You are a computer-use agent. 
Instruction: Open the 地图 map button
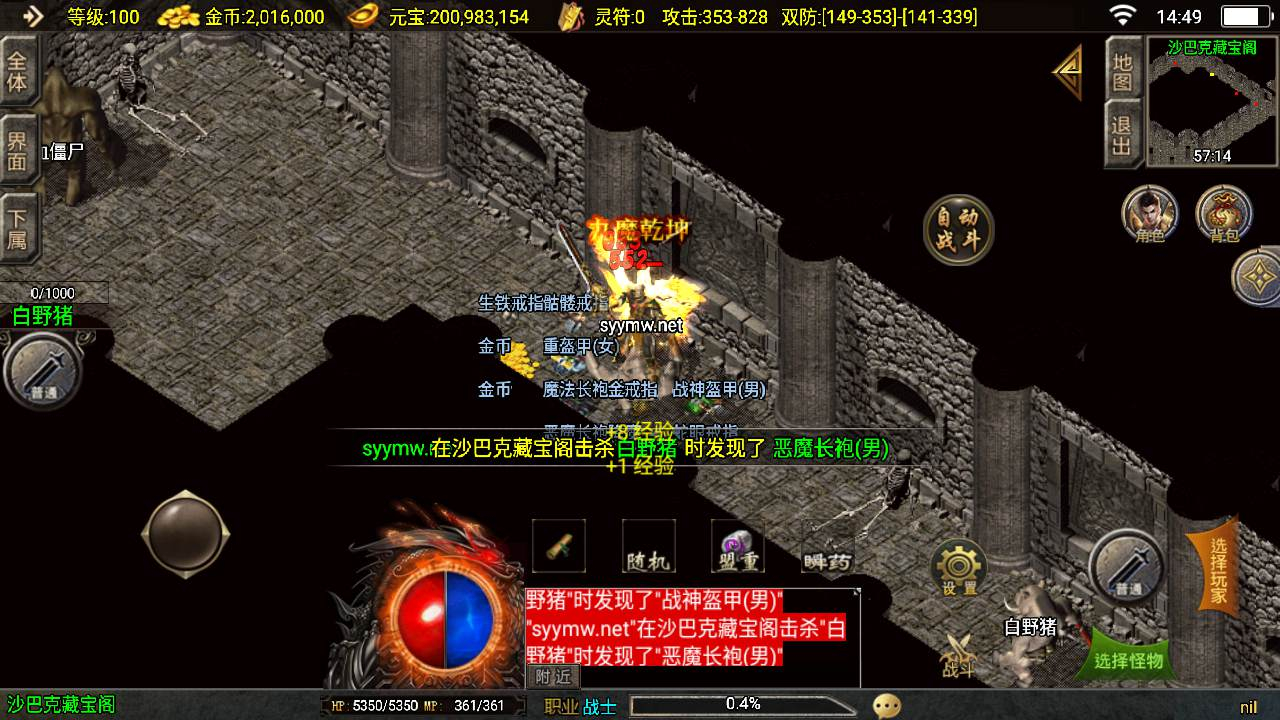[x=1122, y=70]
